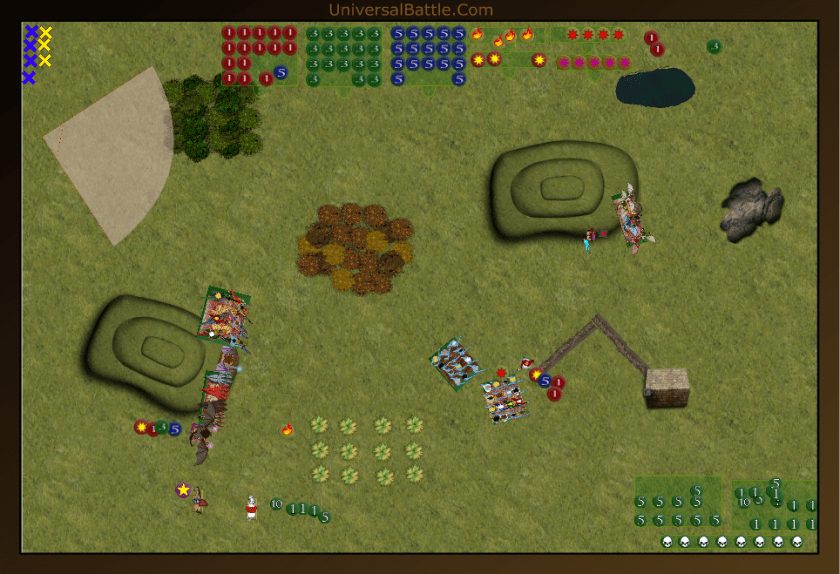Open the UniversalBattle.Com title link
Viewport: 840px width, 574px height.
(x=410, y=10)
